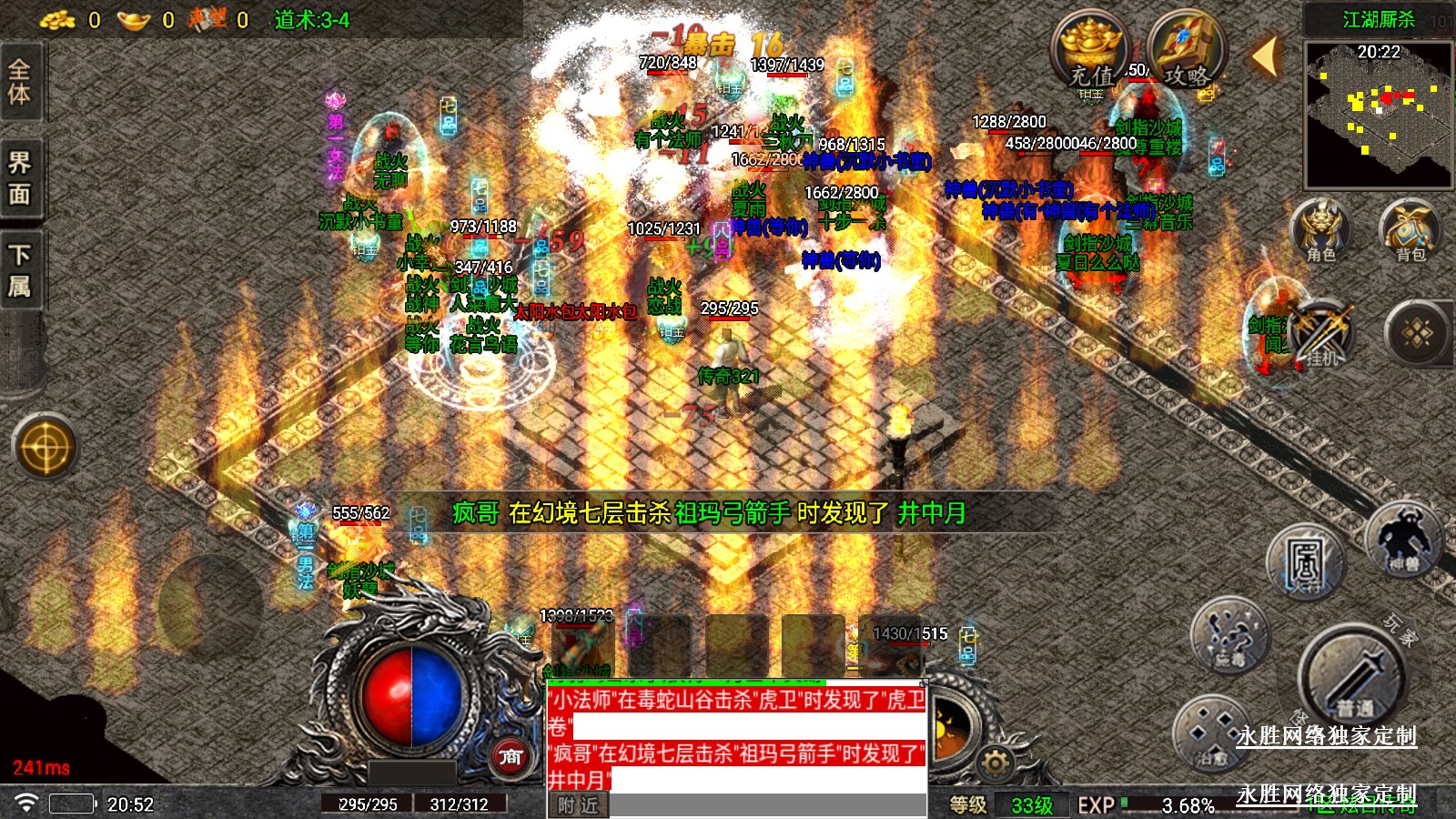Select the 附近 nearby chat channel
Screen dimensions: 1456x819
(578, 805)
